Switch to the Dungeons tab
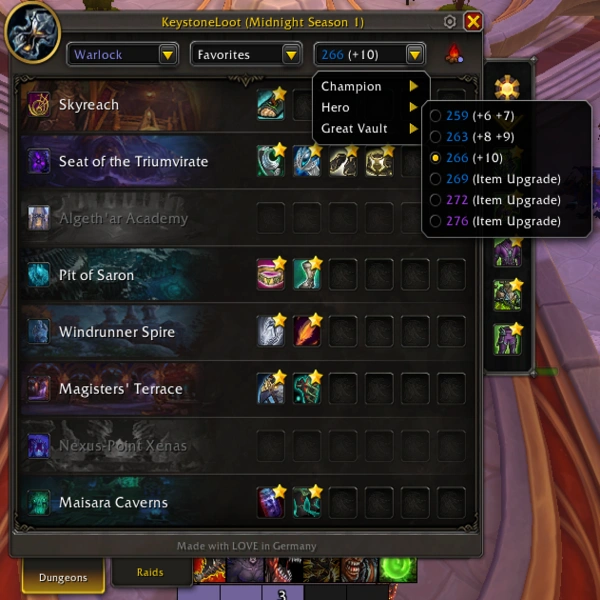The width and height of the screenshot is (600, 600). pos(62,576)
